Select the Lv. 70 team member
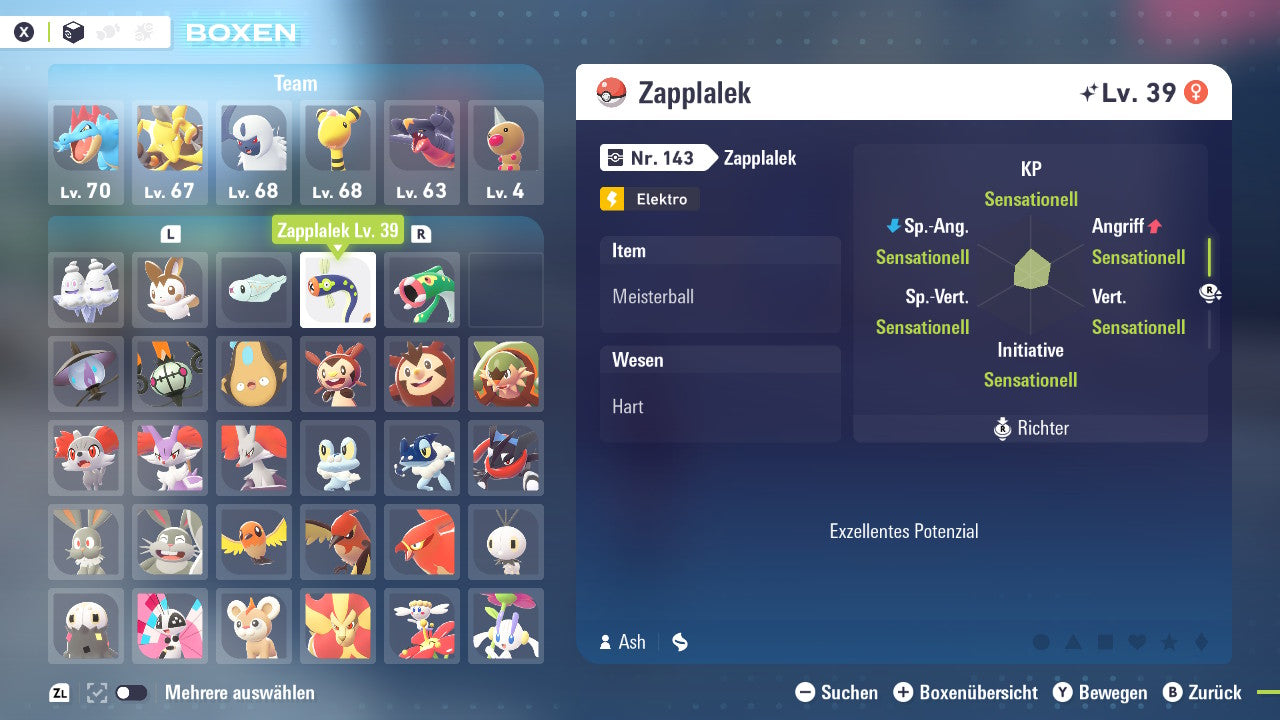 click(86, 152)
